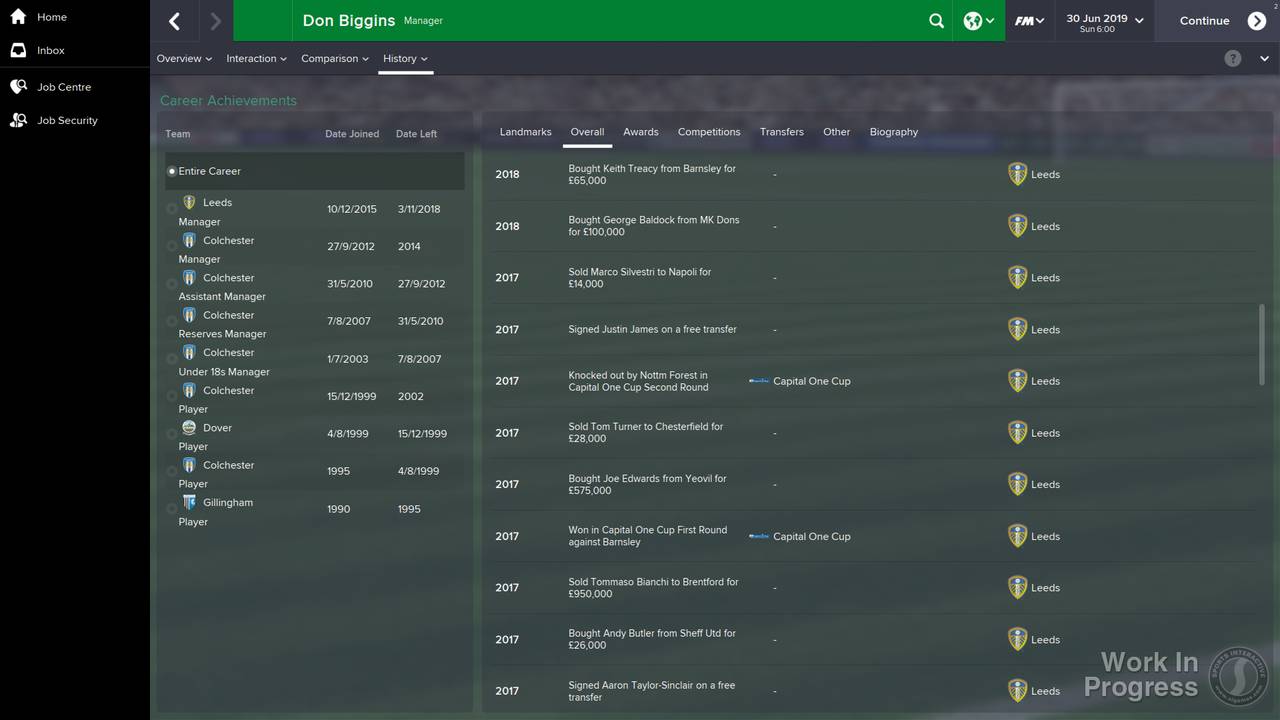Switch to the Transfers tab

click(x=781, y=131)
